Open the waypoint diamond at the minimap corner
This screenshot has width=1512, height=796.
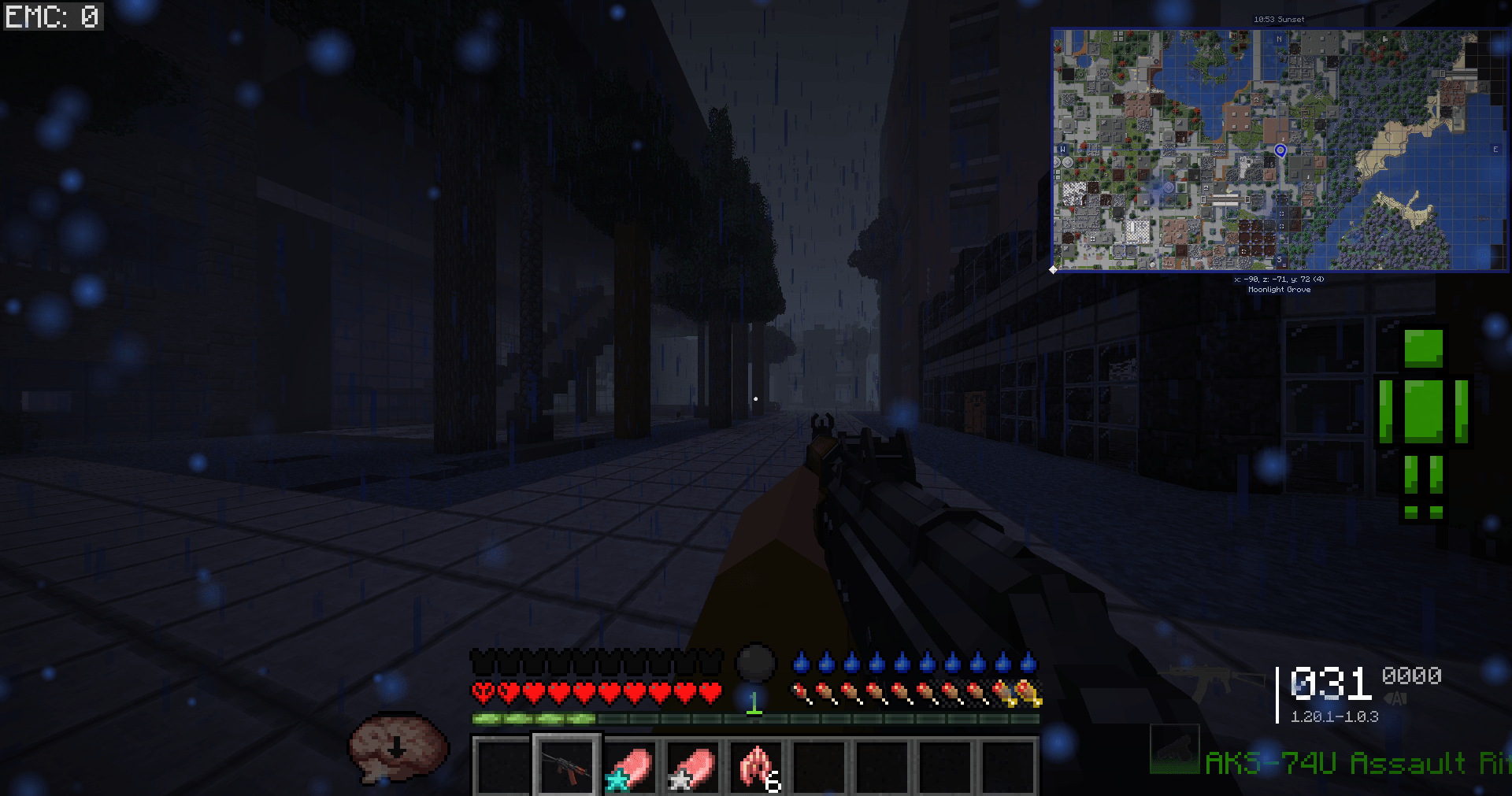click(1052, 270)
